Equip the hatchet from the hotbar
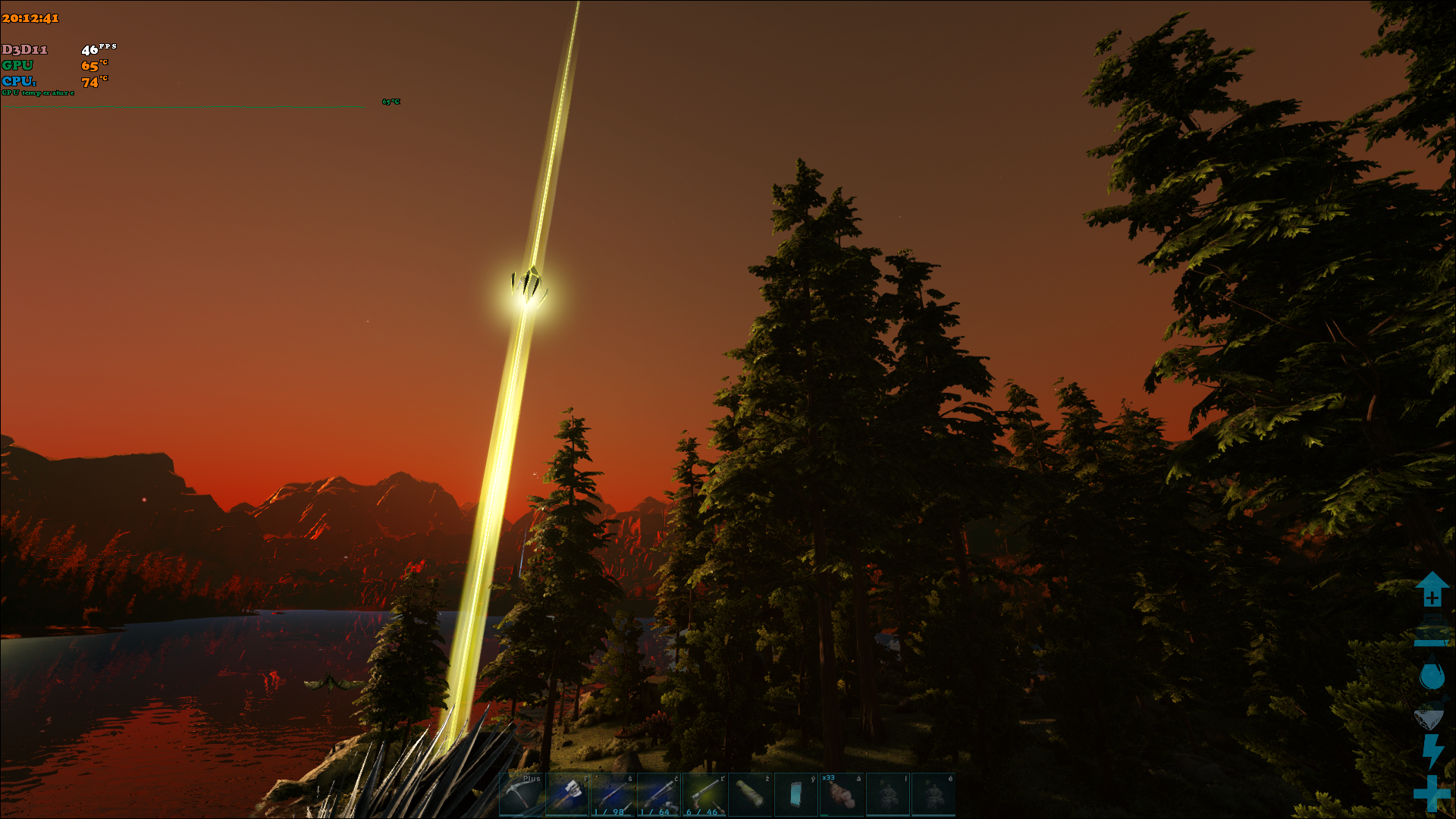This screenshot has width=1456, height=819. coord(567,795)
